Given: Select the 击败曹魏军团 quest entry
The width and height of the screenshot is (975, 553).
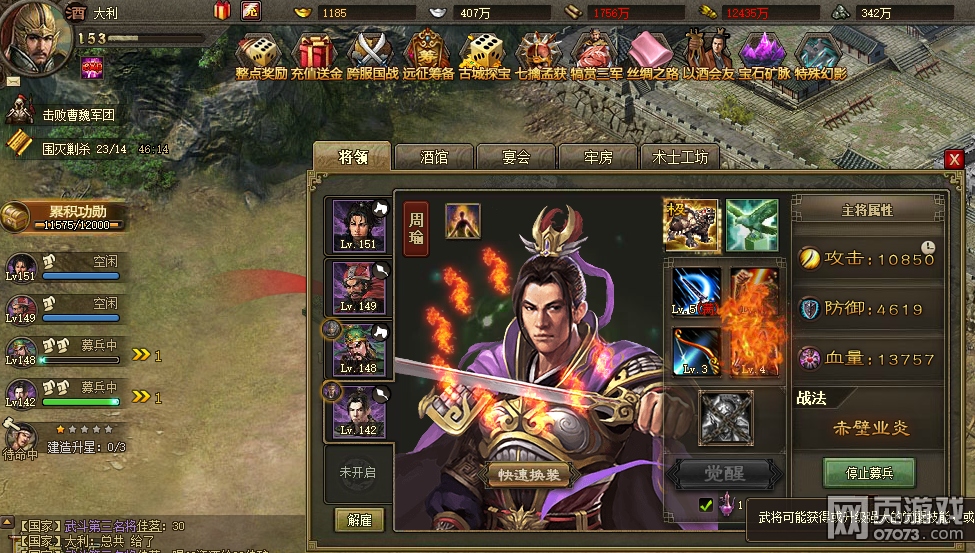Looking at the screenshot, I should (77, 115).
